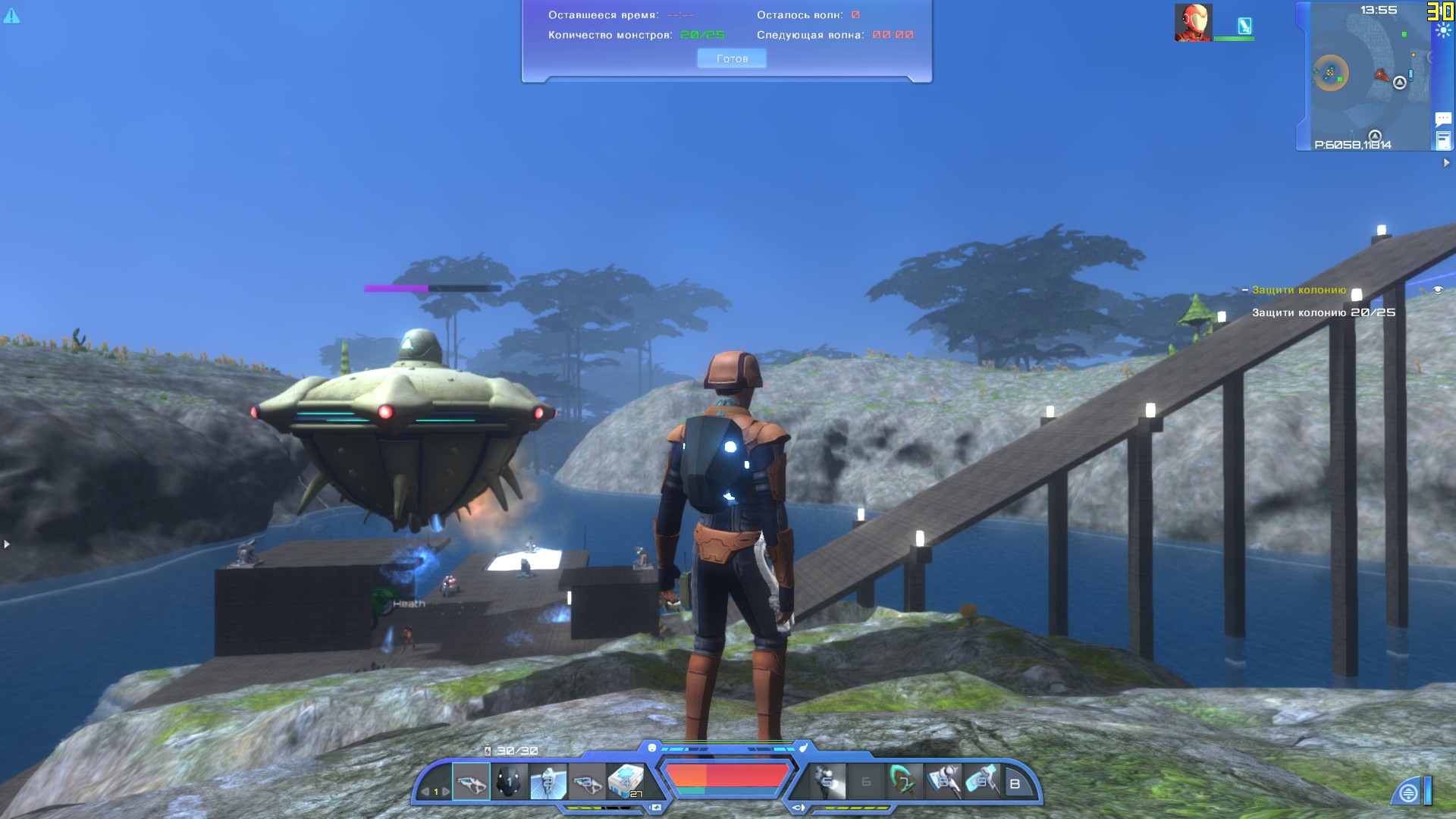The image size is (1456, 819).
Task: Expand the arrow below the minimap panel
Action: [1447, 162]
